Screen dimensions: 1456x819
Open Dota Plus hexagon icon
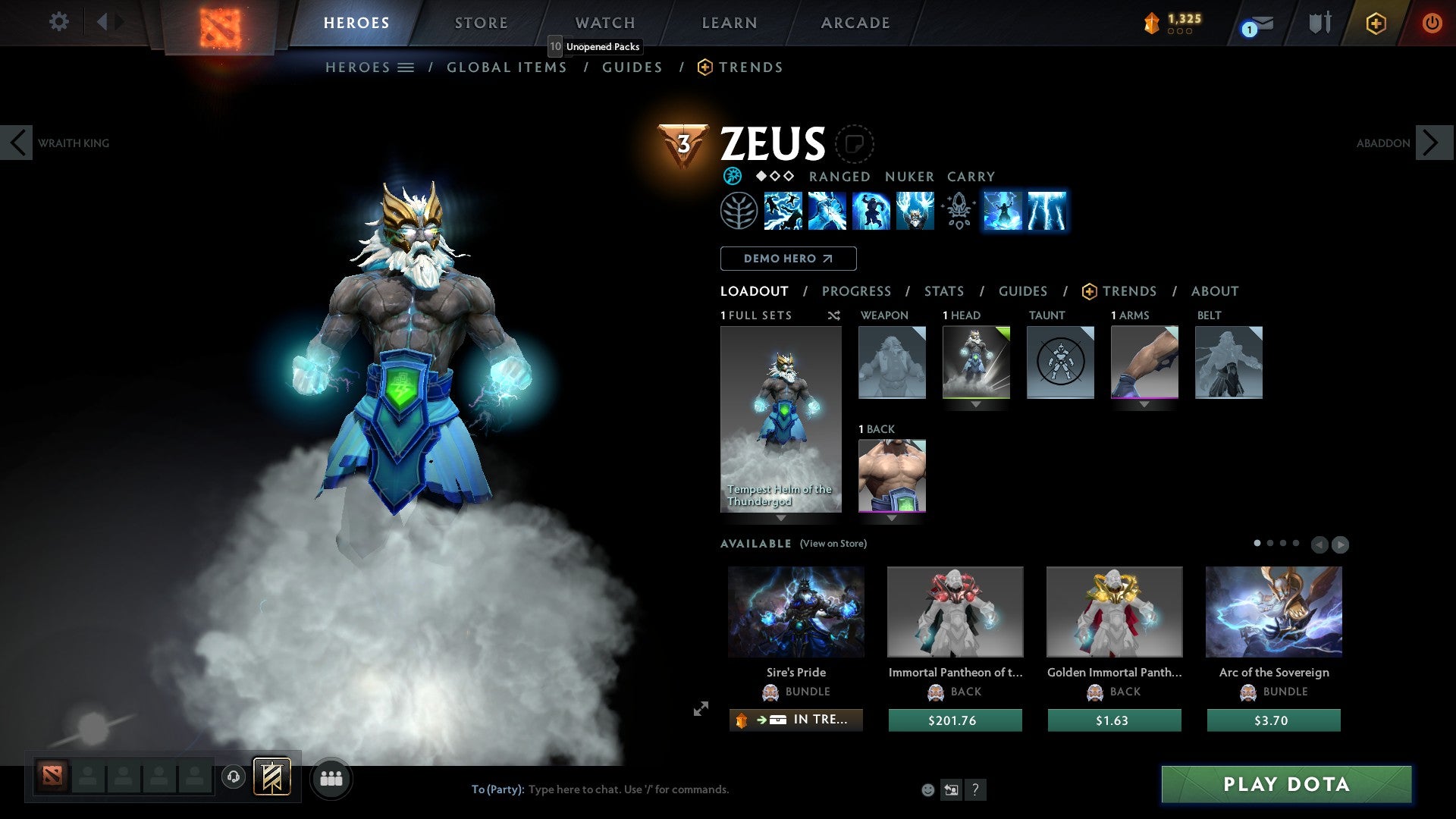pyautogui.click(x=1376, y=24)
